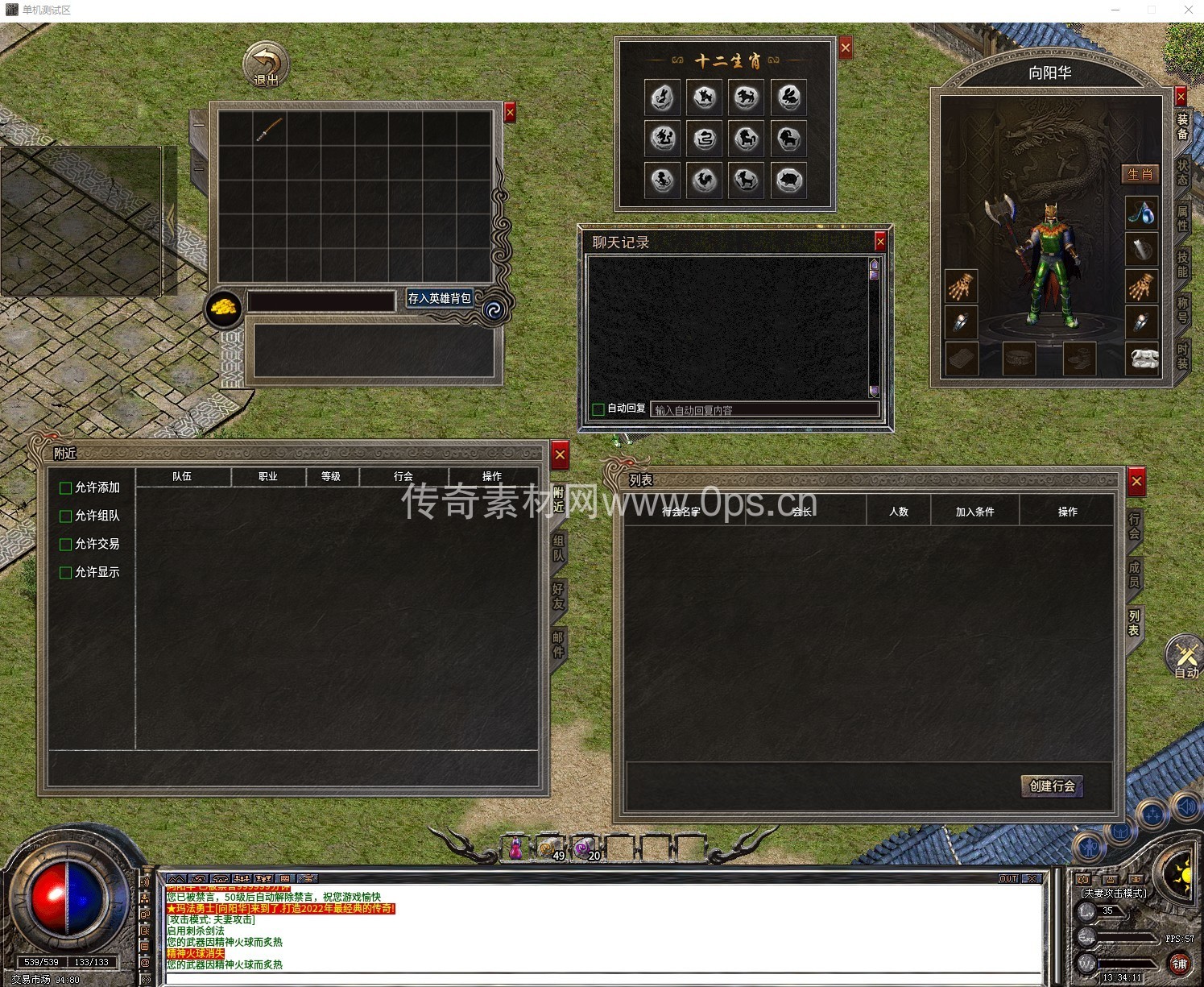Viewport: 1204px width, 987px height.
Task: Close the inventory bag window
Action: pos(510,113)
